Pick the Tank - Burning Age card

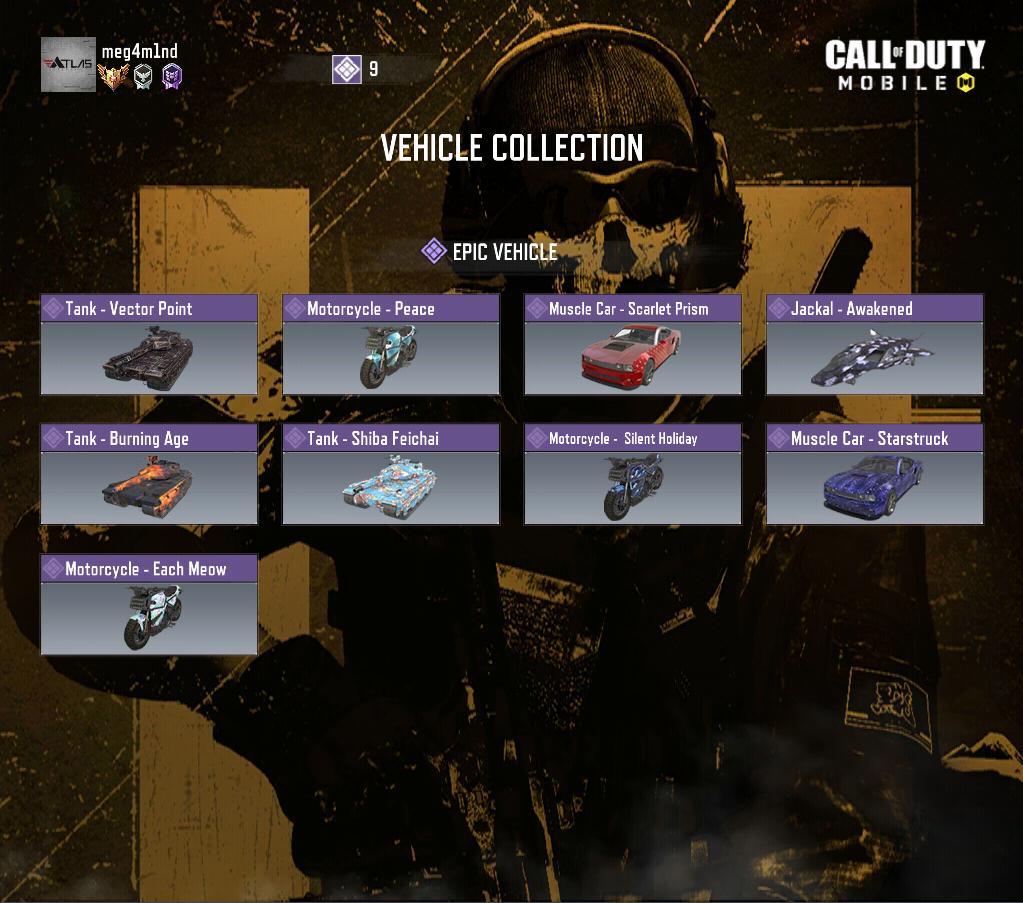(x=149, y=475)
